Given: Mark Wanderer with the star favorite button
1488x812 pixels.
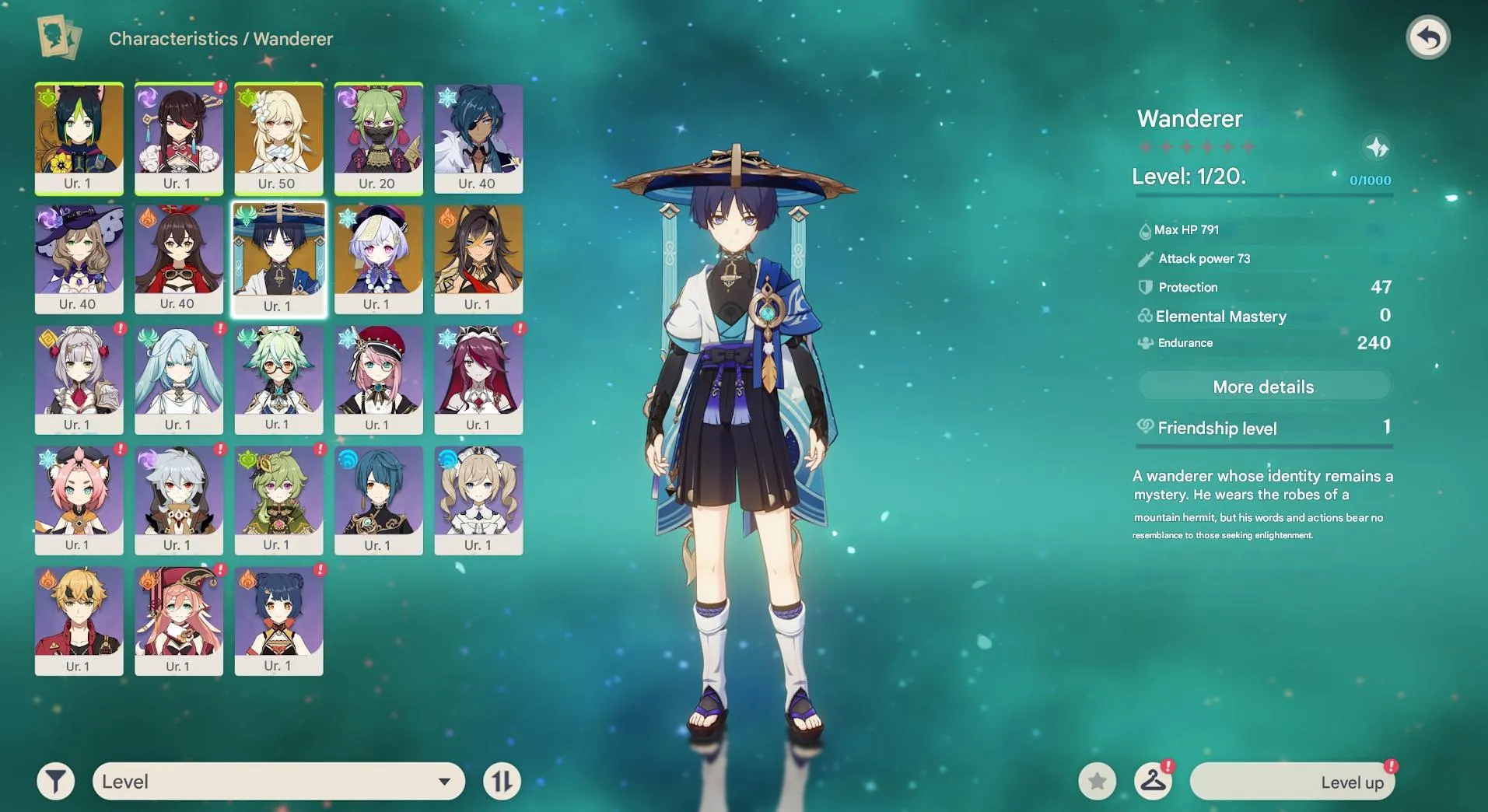Looking at the screenshot, I should point(1097,781).
